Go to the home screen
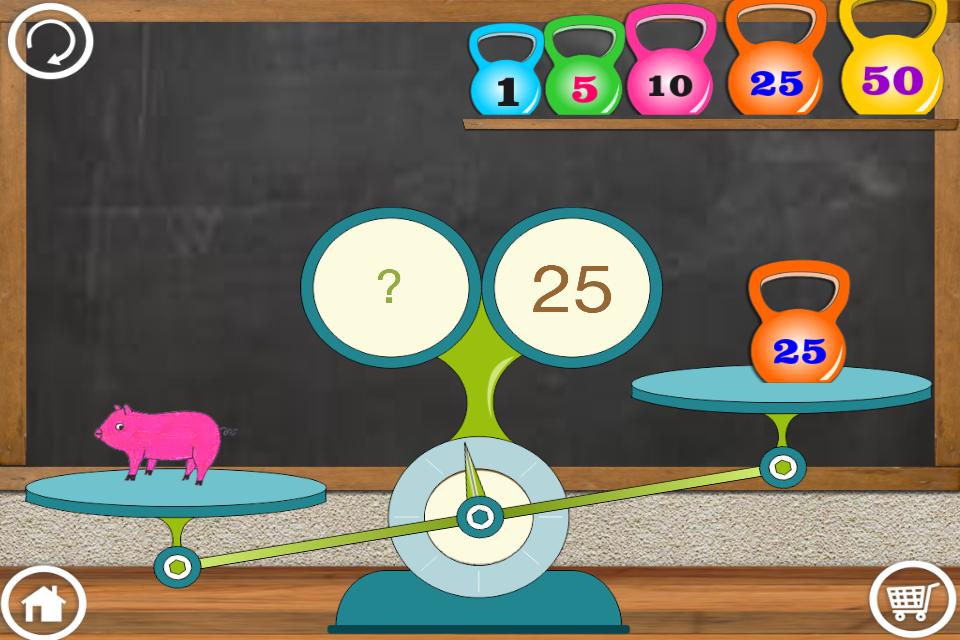This screenshot has width=960, height=640. click(43, 602)
